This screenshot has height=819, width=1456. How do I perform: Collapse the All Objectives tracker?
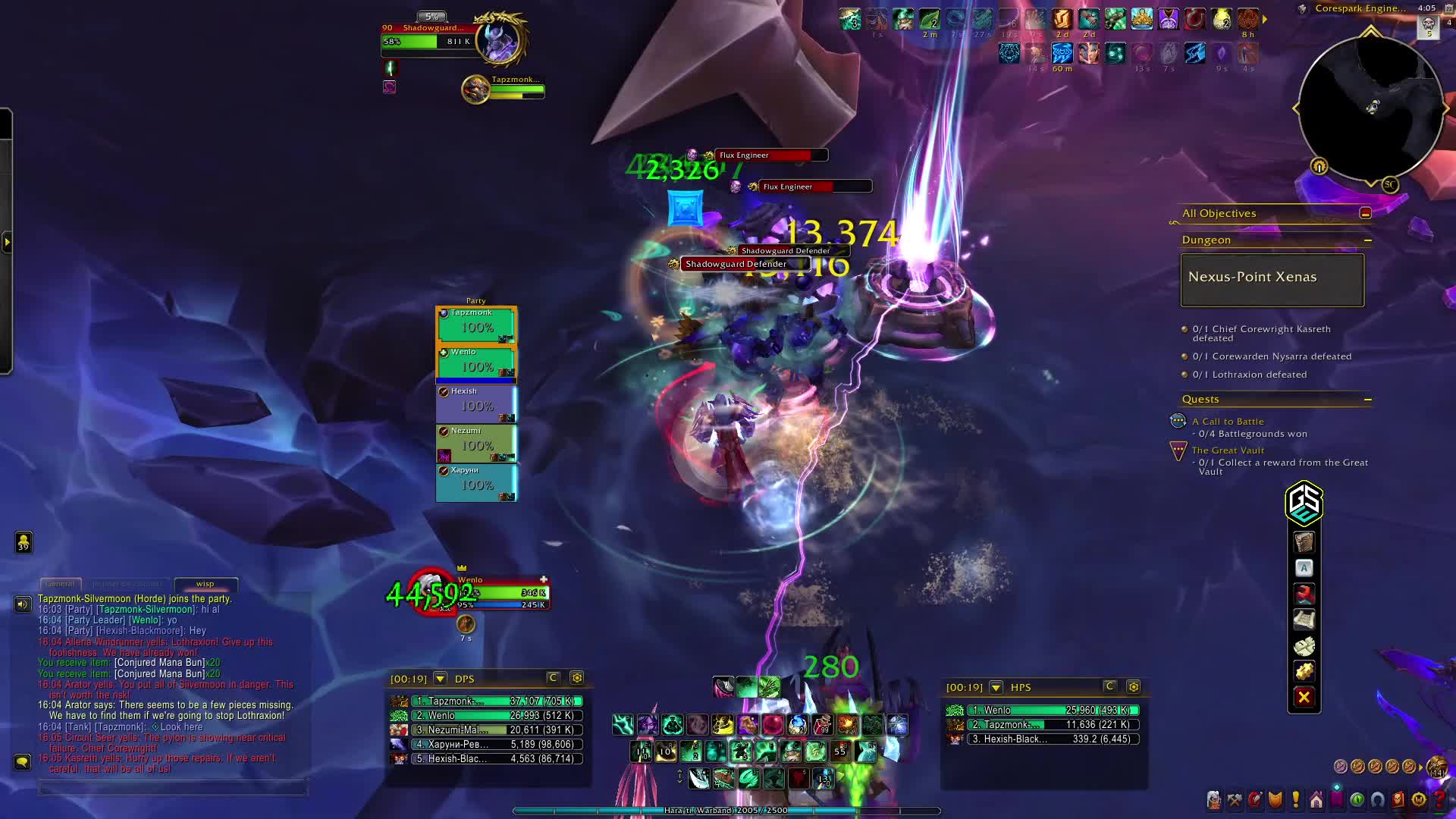click(x=1365, y=214)
